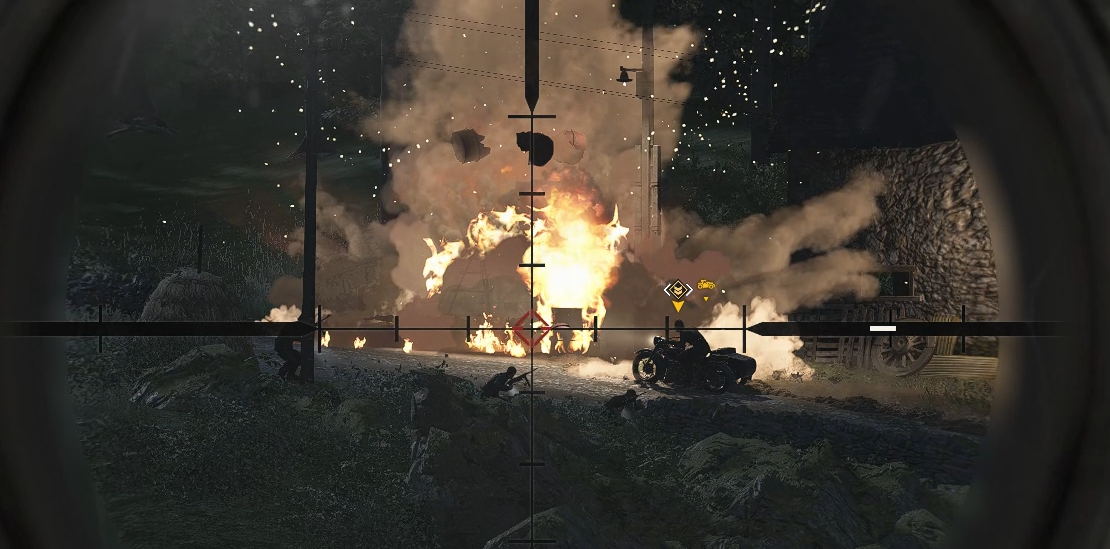
Task: Click the yellow motorcycle vehicle marker
Action: pyautogui.click(x=706, y=287)
